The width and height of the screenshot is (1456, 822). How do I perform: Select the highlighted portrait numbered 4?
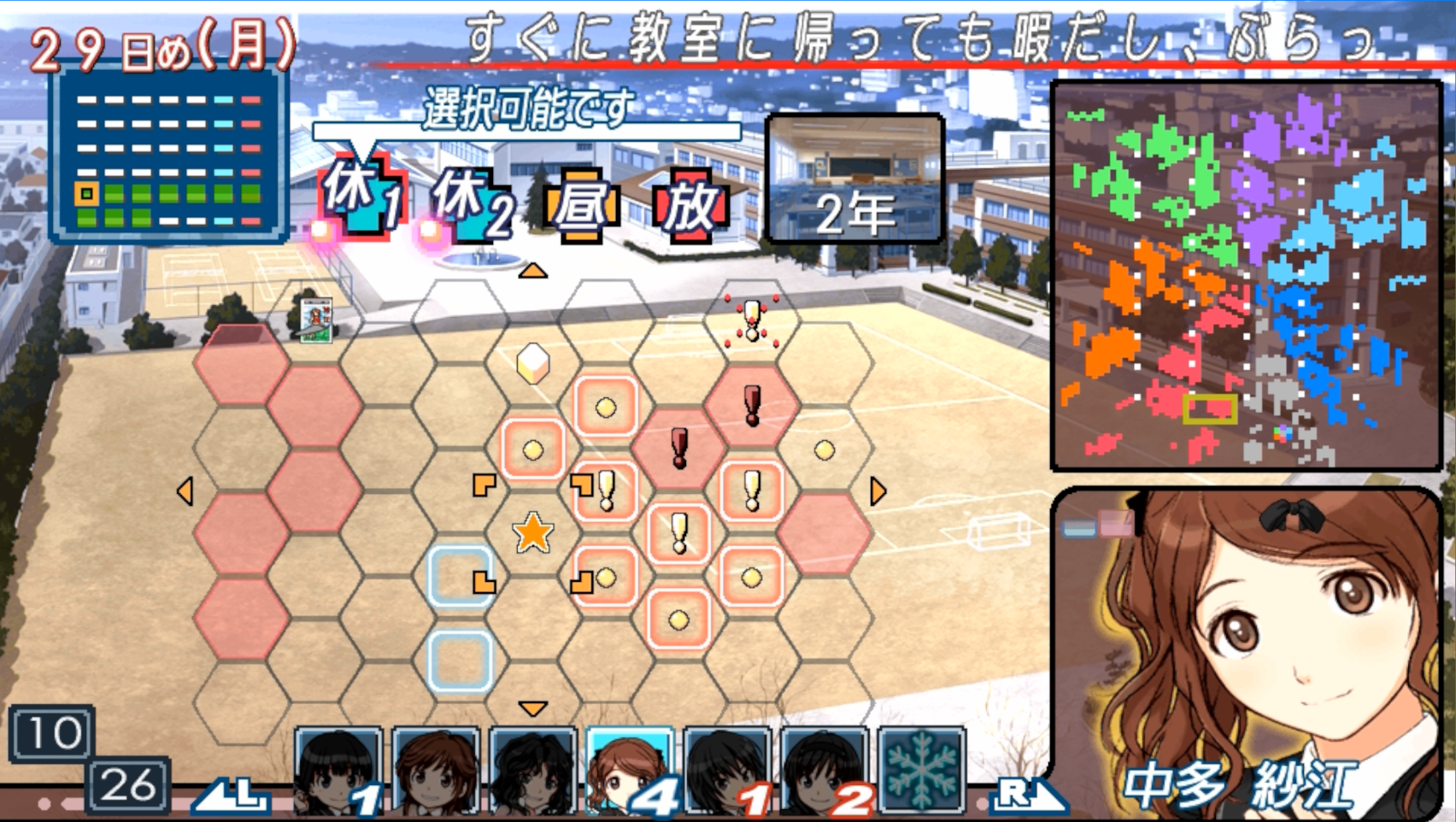tap(628, 770)
